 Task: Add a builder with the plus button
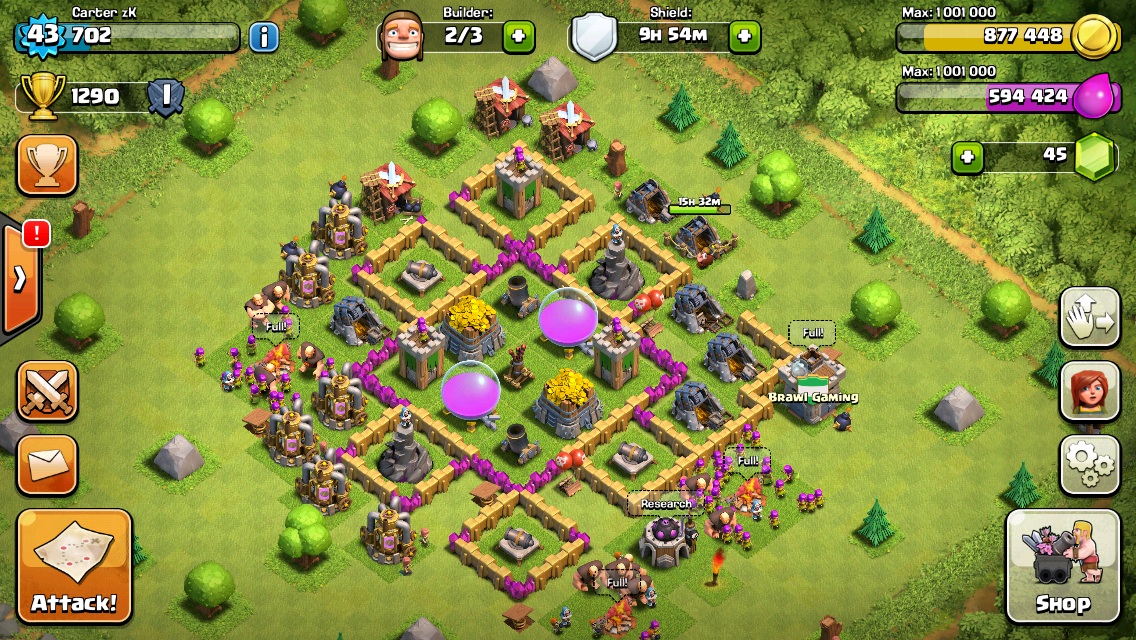pos(518,37)
